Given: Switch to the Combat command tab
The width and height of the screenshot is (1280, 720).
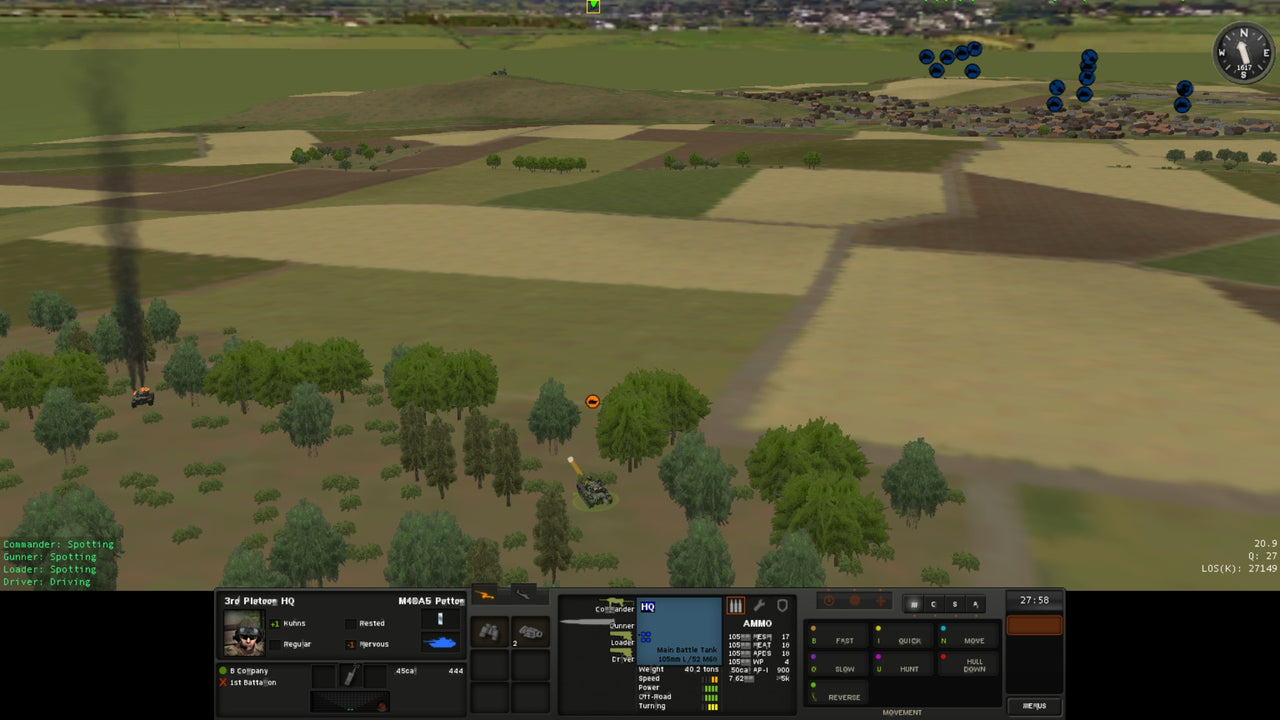Looking at the screenshot, I should coord(933,604).
